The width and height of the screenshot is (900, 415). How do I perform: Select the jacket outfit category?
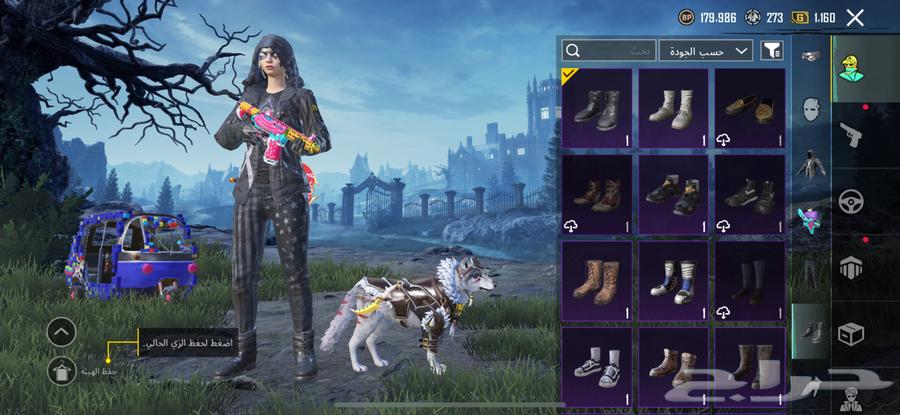810,162
